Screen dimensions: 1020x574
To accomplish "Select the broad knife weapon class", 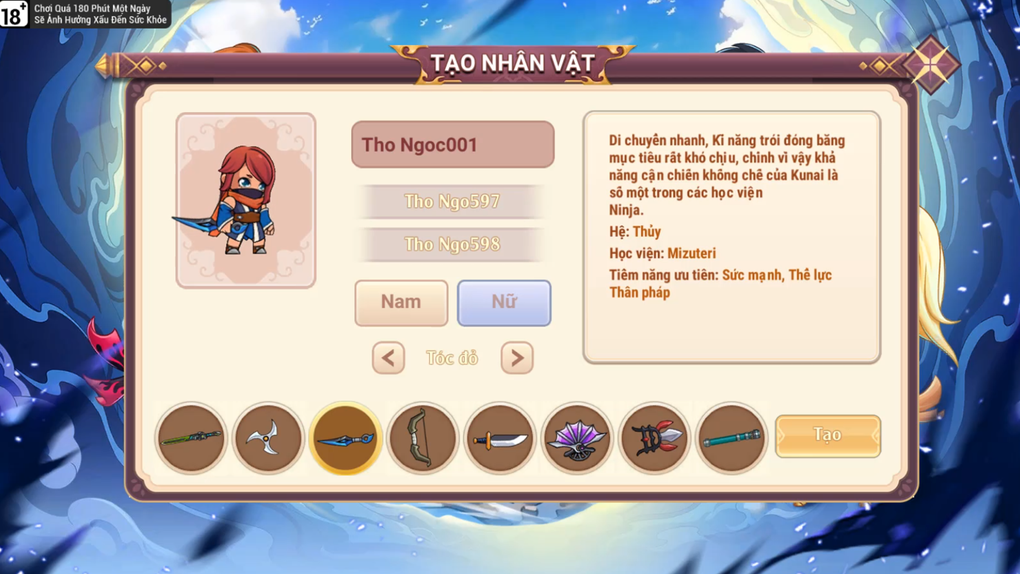I will pos(499,438).
